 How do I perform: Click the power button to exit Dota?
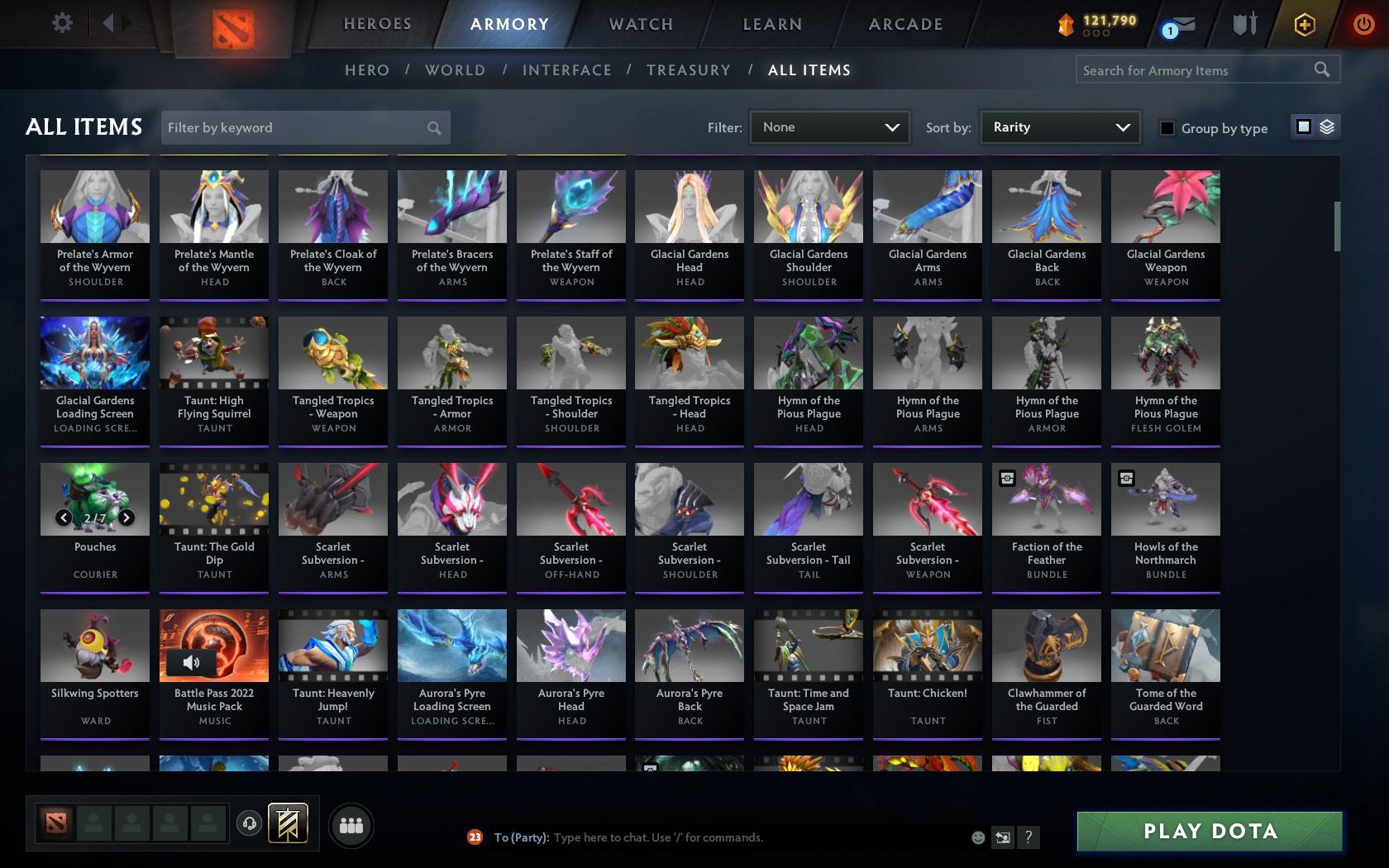pyautogui.click(x=1364, y=25)
